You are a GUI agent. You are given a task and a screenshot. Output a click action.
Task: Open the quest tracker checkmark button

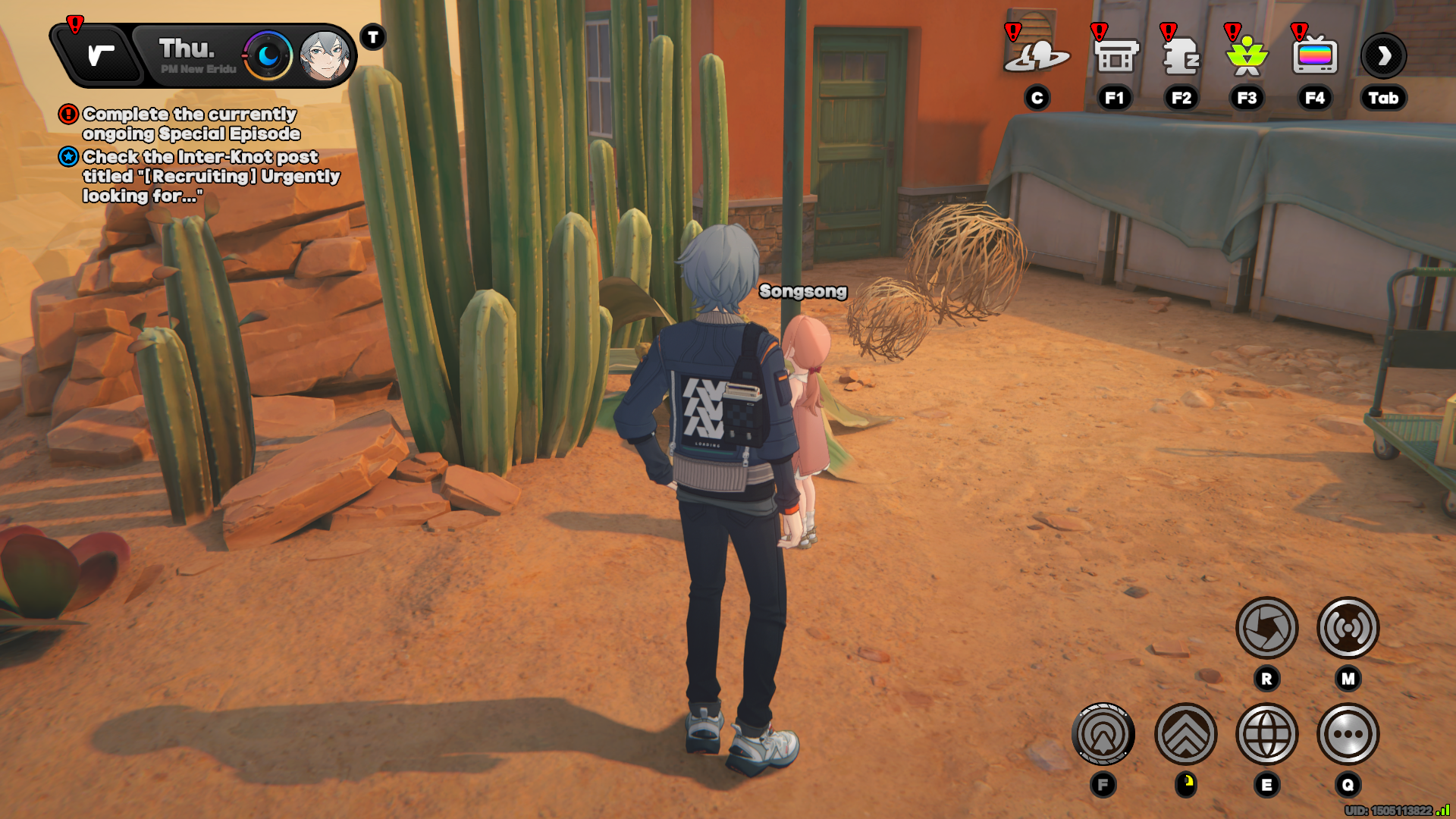pos(100,55)
